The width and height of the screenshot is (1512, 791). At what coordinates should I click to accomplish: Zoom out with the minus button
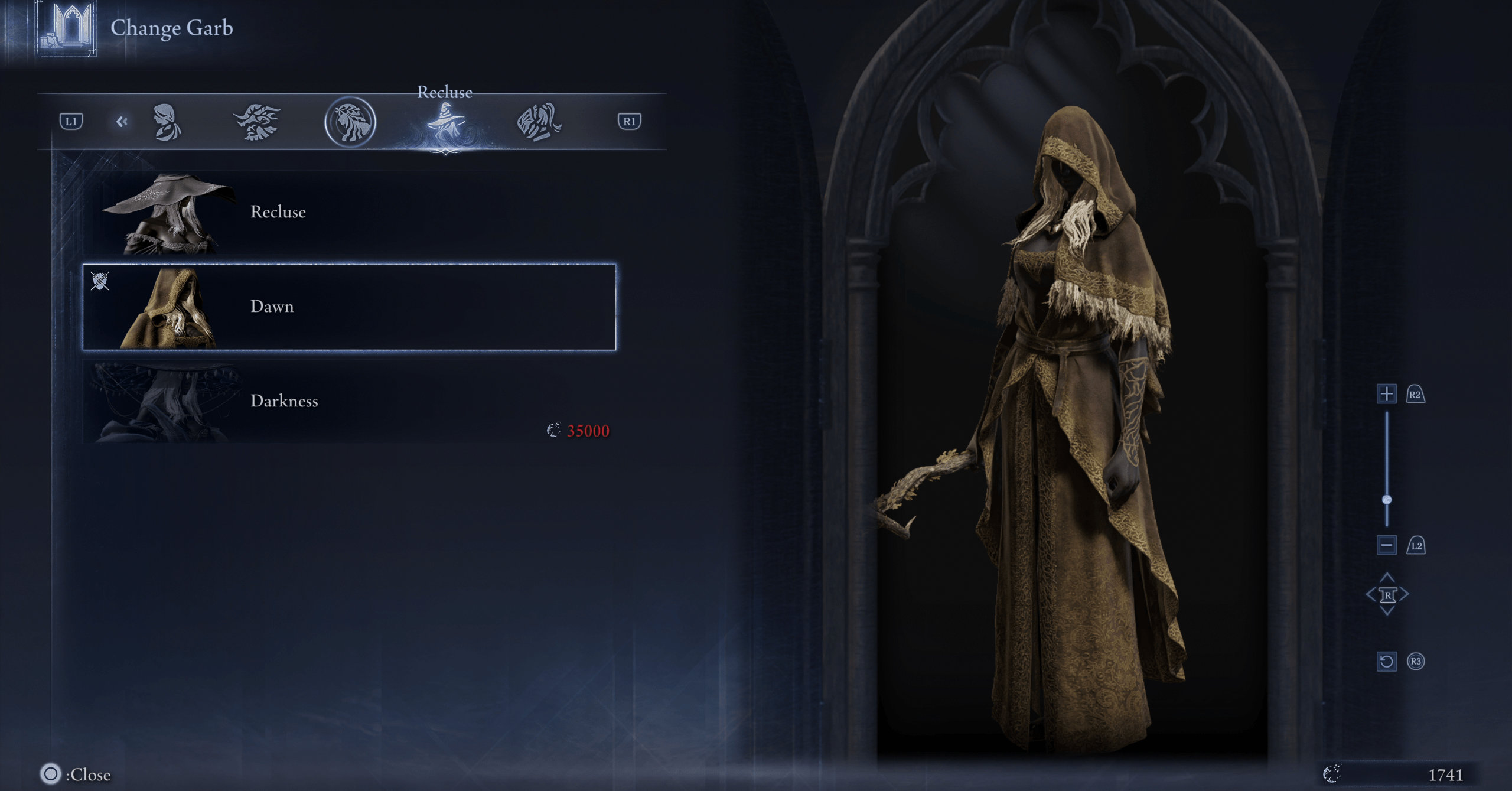[1386, 545]
